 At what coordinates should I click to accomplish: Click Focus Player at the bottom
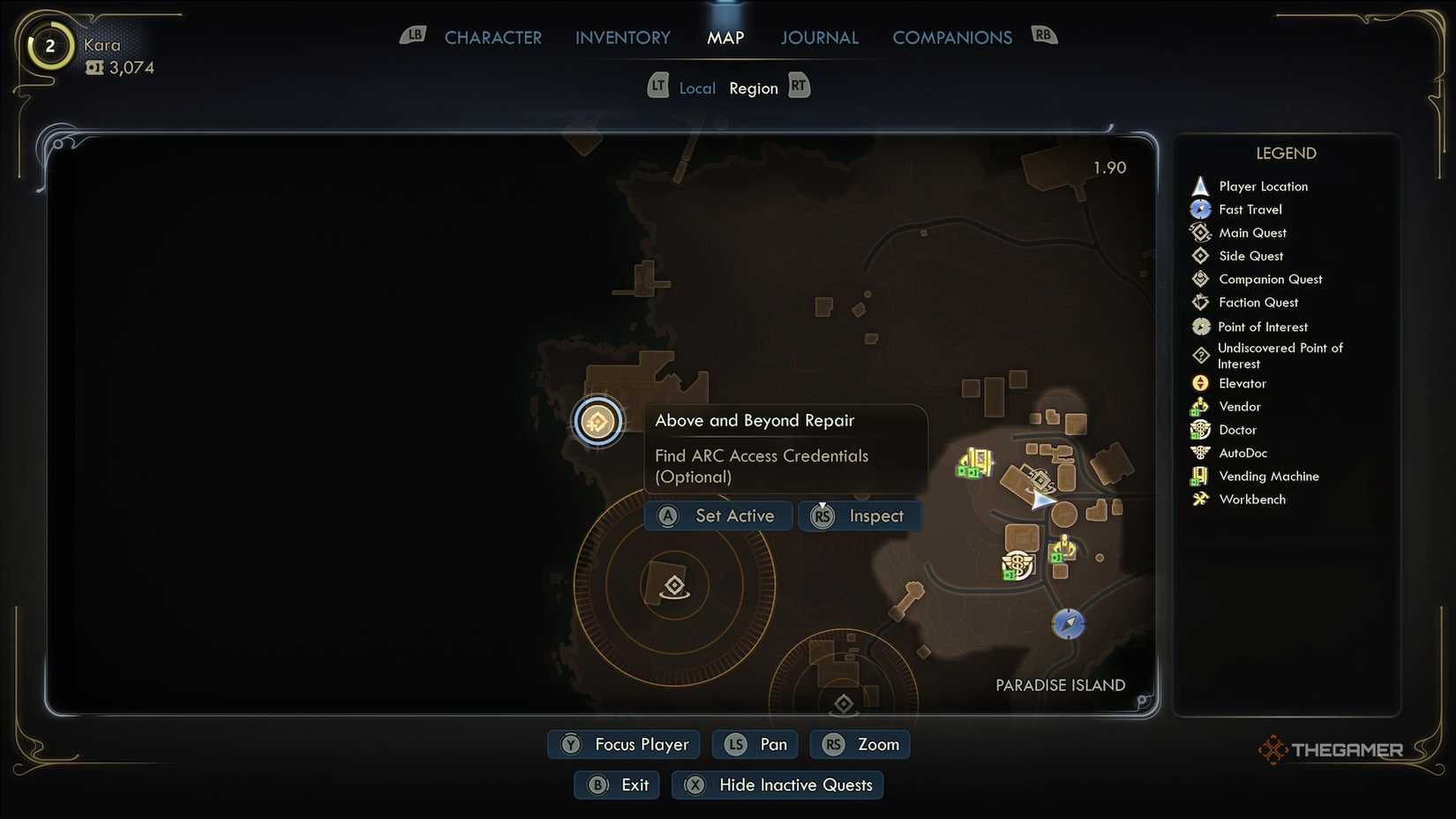623,744
